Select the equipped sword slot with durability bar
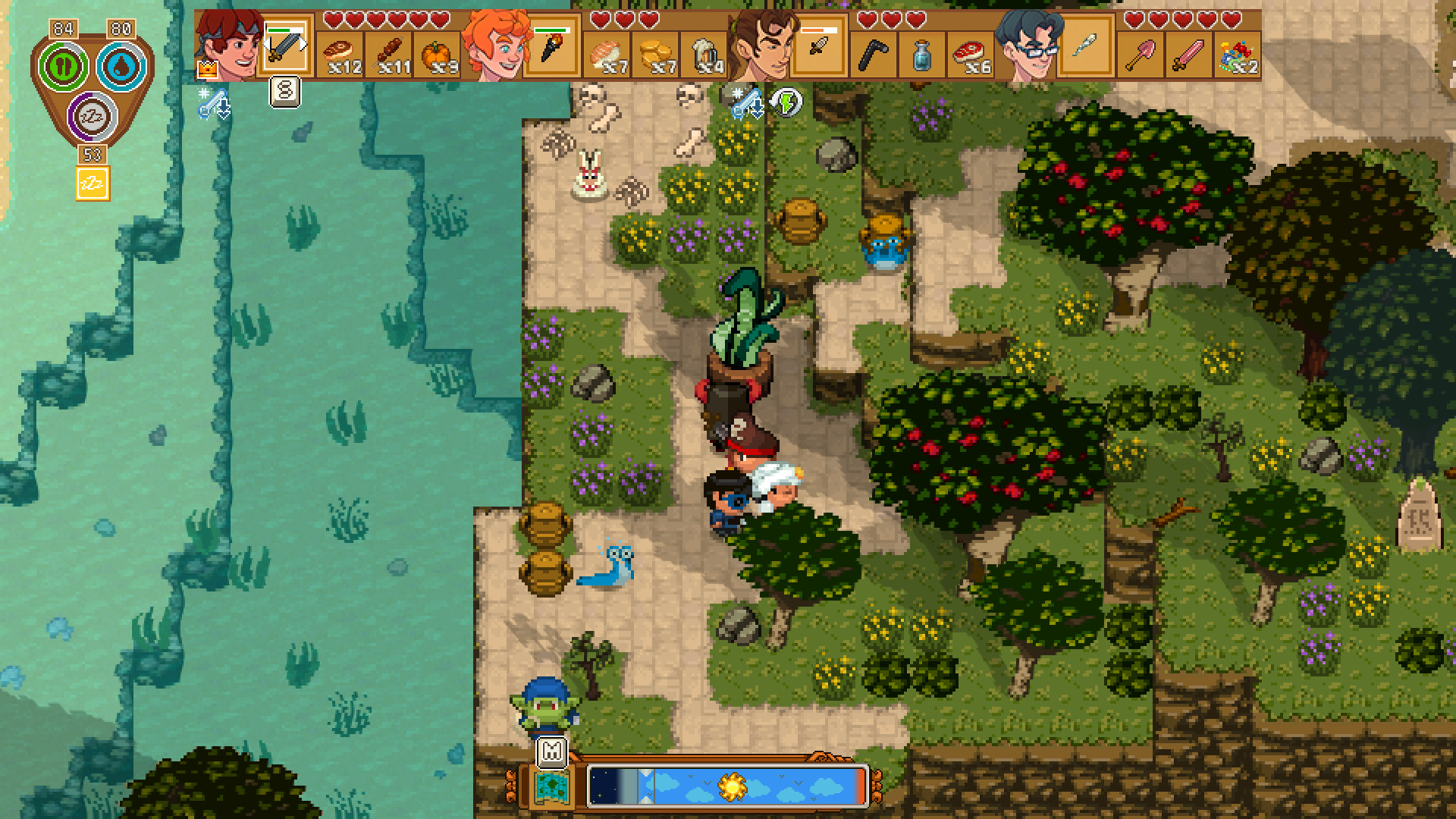The image size is (1456, 819). pyautogui.click(x=284, y=49)
